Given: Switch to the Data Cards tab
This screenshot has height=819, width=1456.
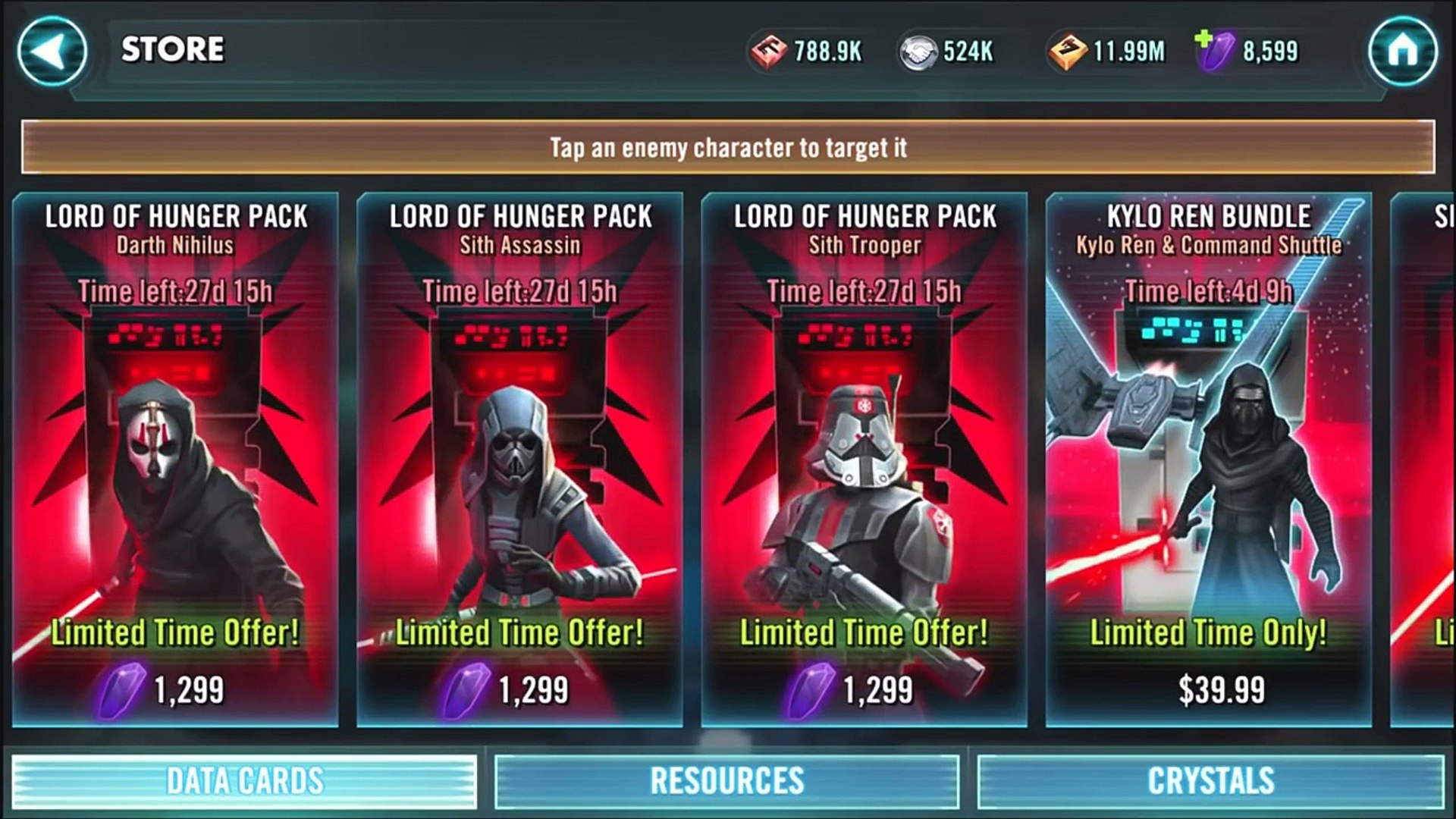Looking at the screenshot, I should (244, 781).
